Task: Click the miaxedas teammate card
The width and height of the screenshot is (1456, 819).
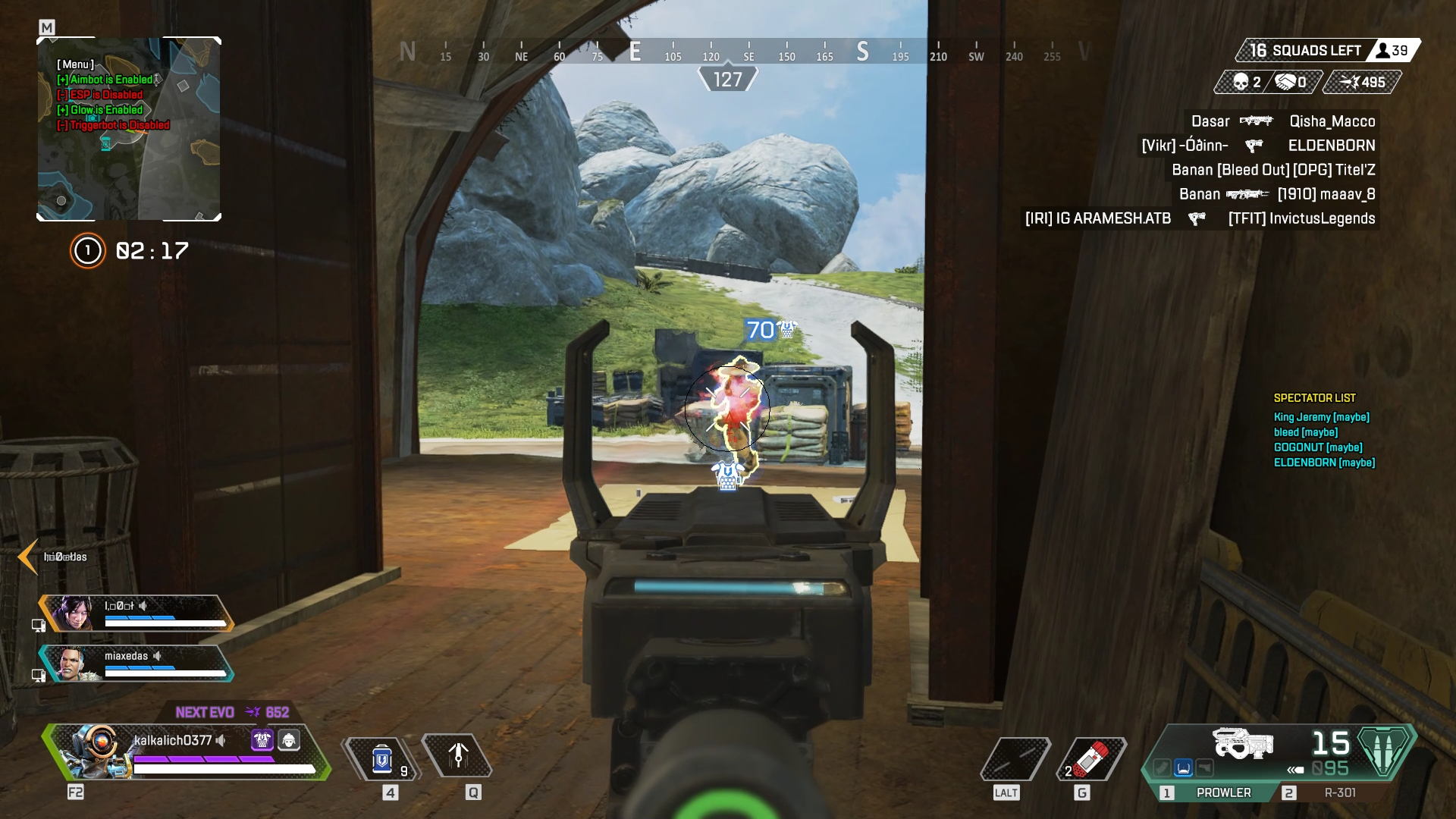Action: [136, 664]
